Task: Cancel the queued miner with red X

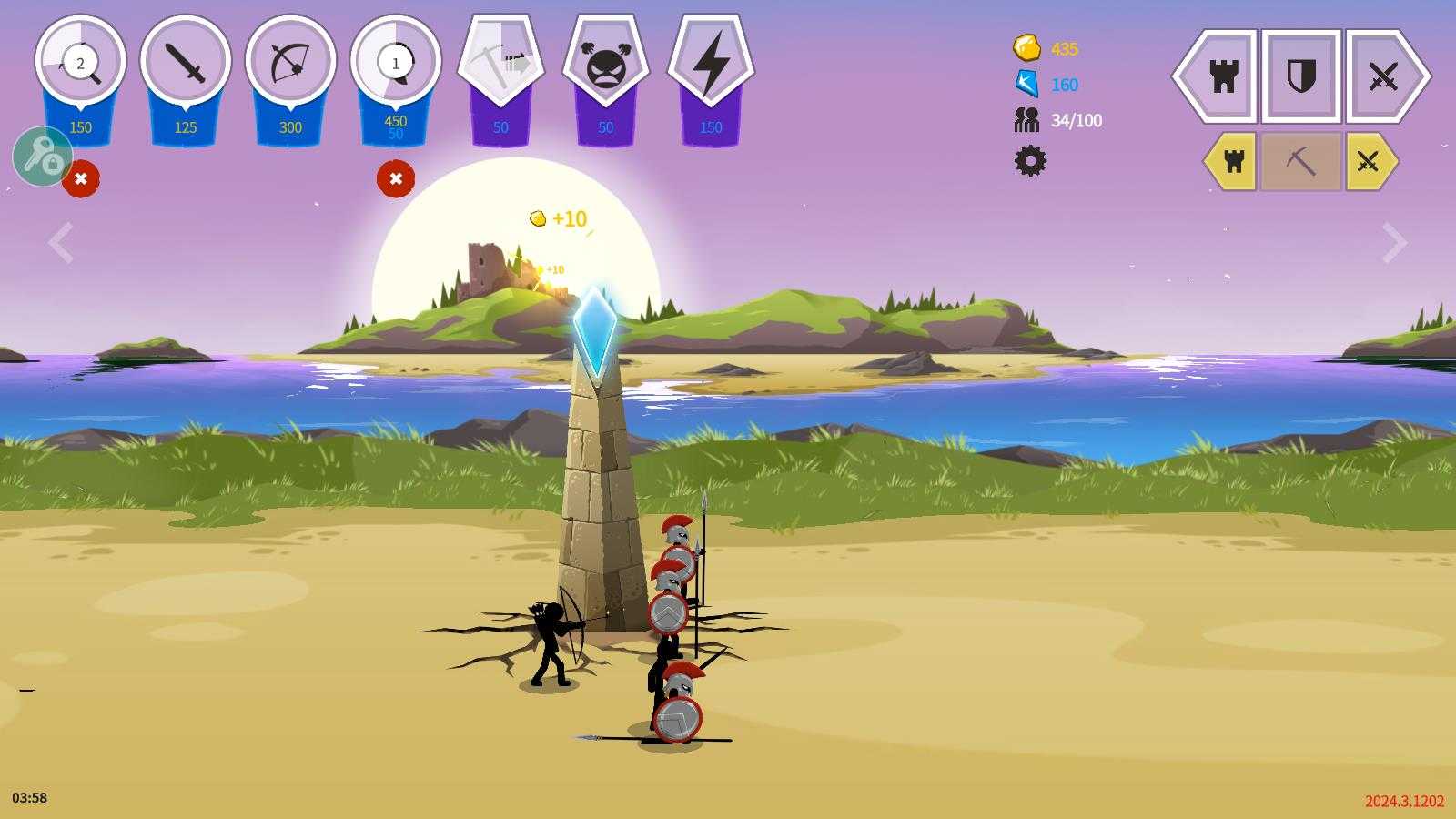Action: [x=81, y=178]
